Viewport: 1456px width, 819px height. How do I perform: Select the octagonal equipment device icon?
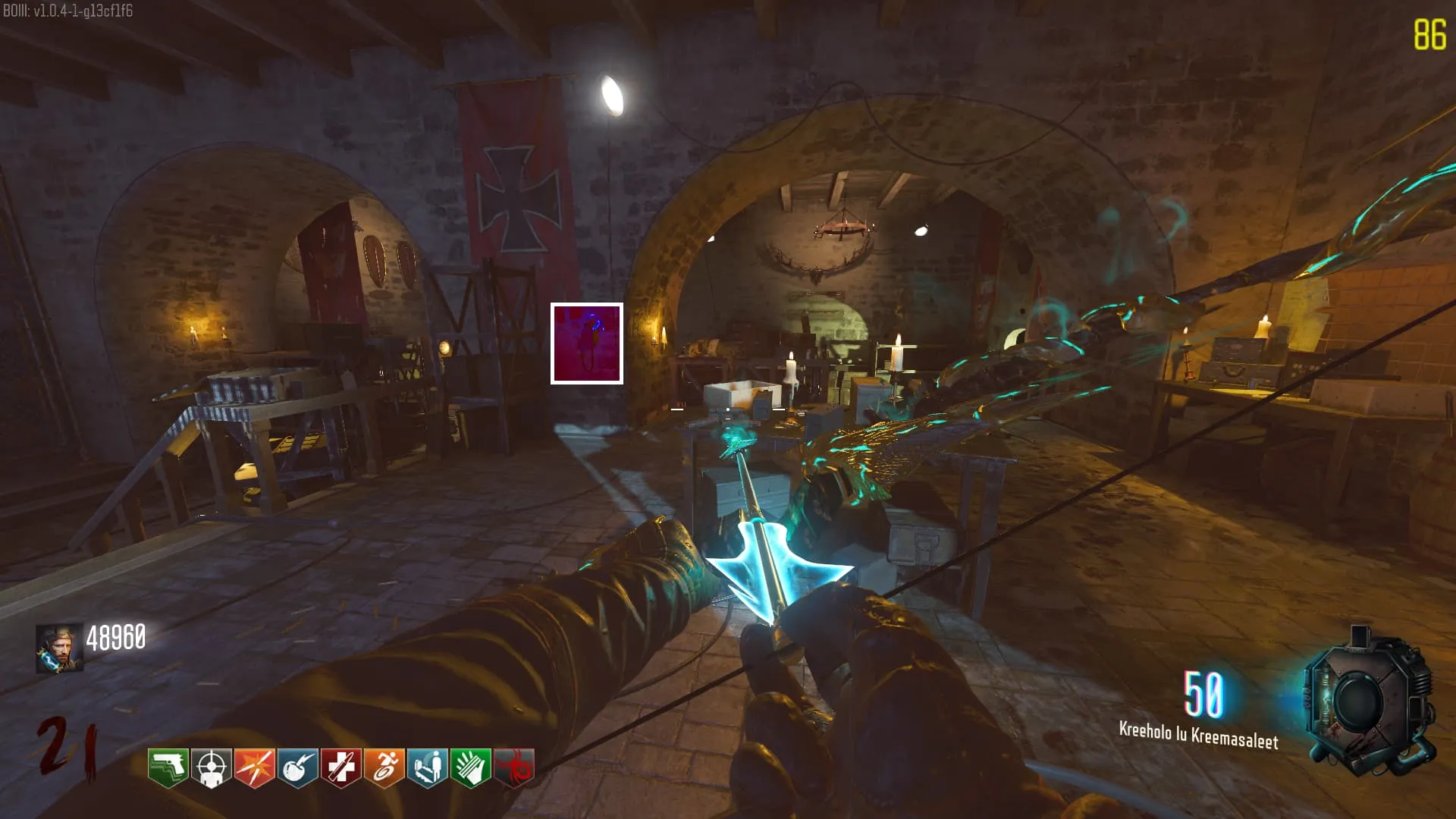1367,701
